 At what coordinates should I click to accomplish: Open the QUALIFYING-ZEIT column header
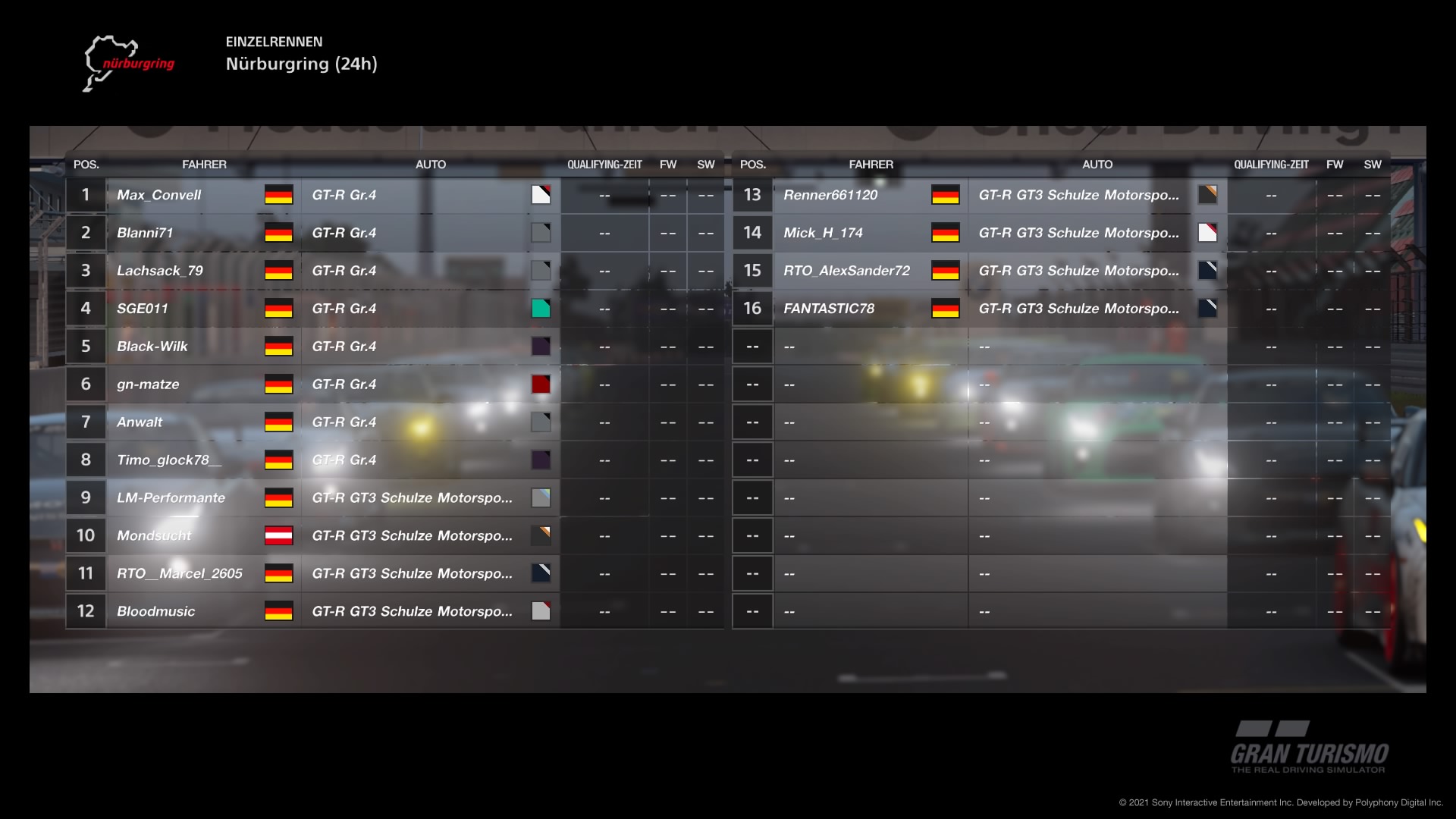(x=604, y=164)
